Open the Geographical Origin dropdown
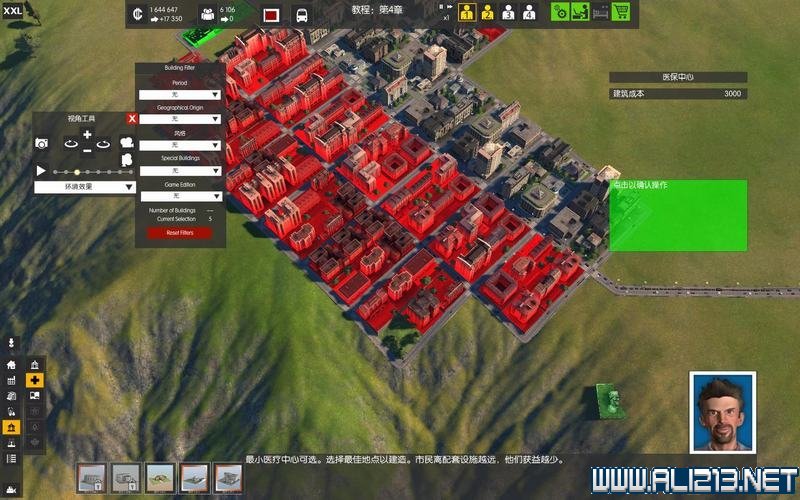The width and height of the screenshot is (800, 500). (180, 119)
